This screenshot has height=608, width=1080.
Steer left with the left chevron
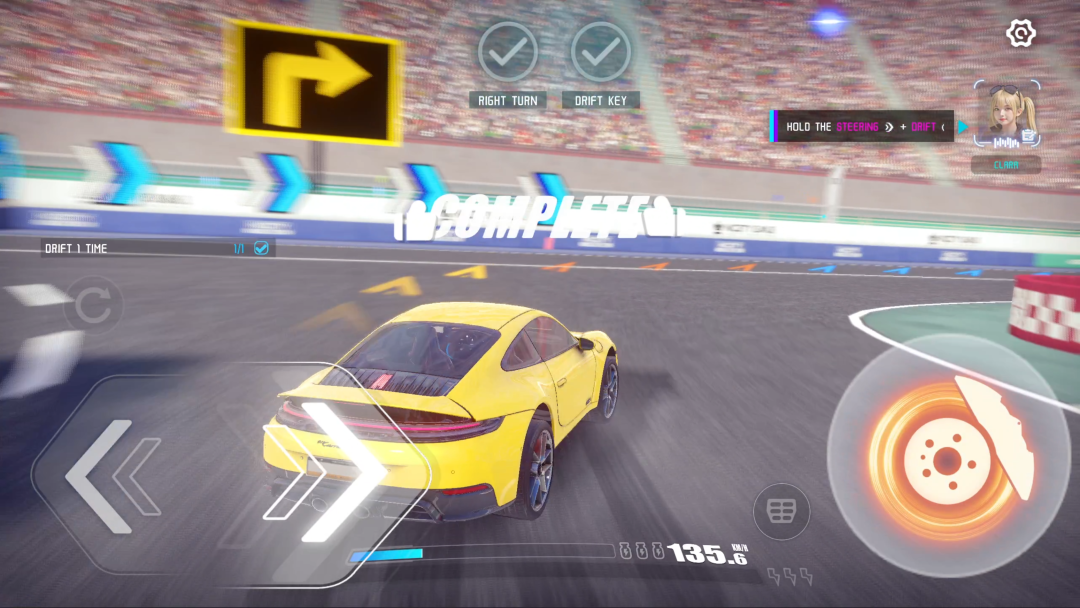110,477
